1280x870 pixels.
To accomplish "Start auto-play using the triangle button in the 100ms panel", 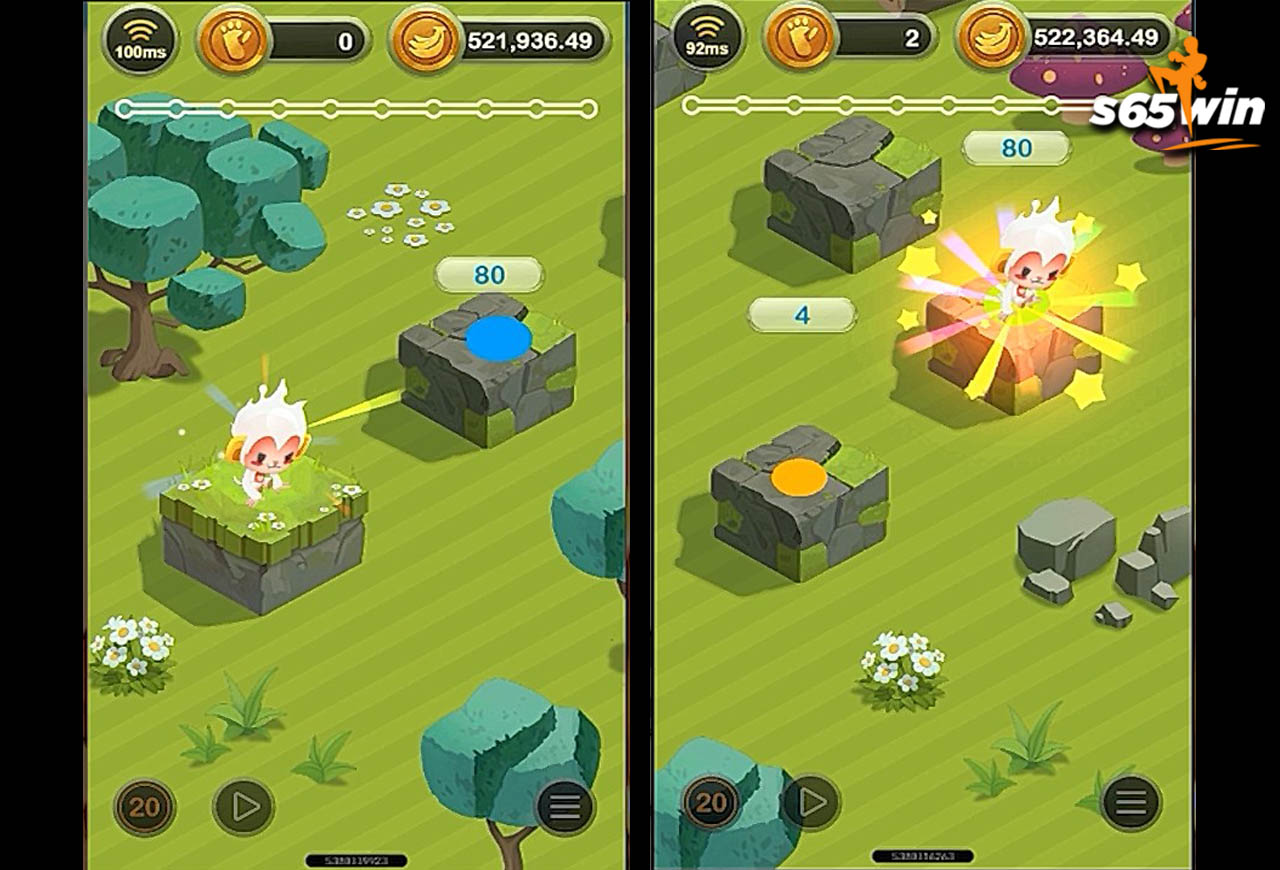I will coord(244,807).
